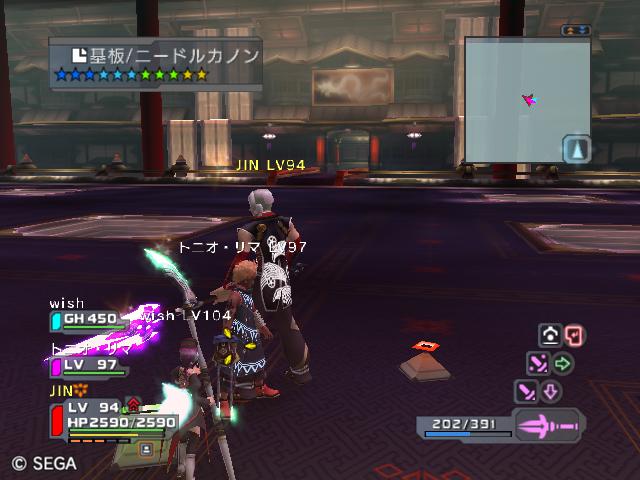Select party member wish's status panel

click(88, 319)
